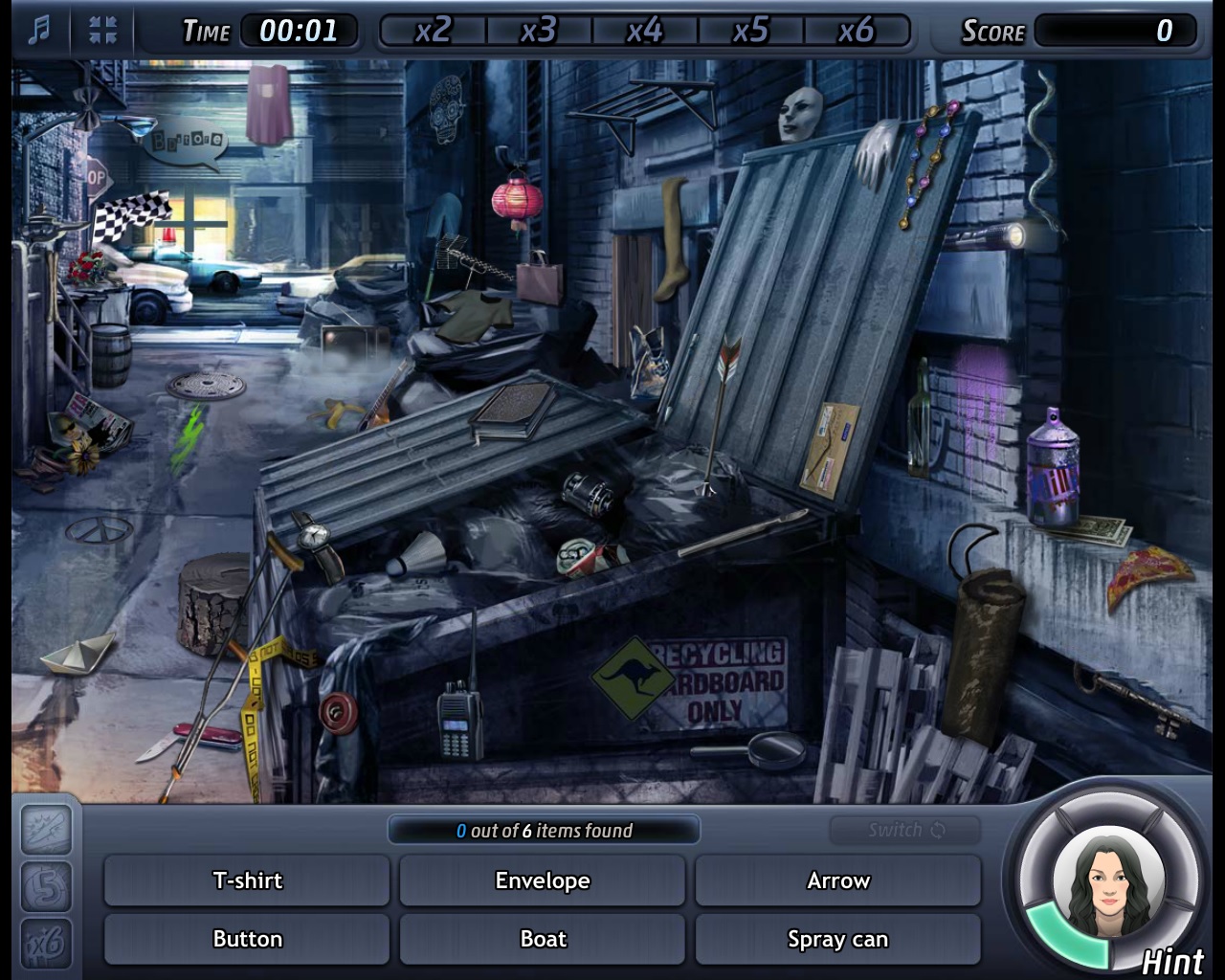The image size is (1225, 980).
Task: Choose the Envelope entry in the item list
Action: [x=543, y=880]
